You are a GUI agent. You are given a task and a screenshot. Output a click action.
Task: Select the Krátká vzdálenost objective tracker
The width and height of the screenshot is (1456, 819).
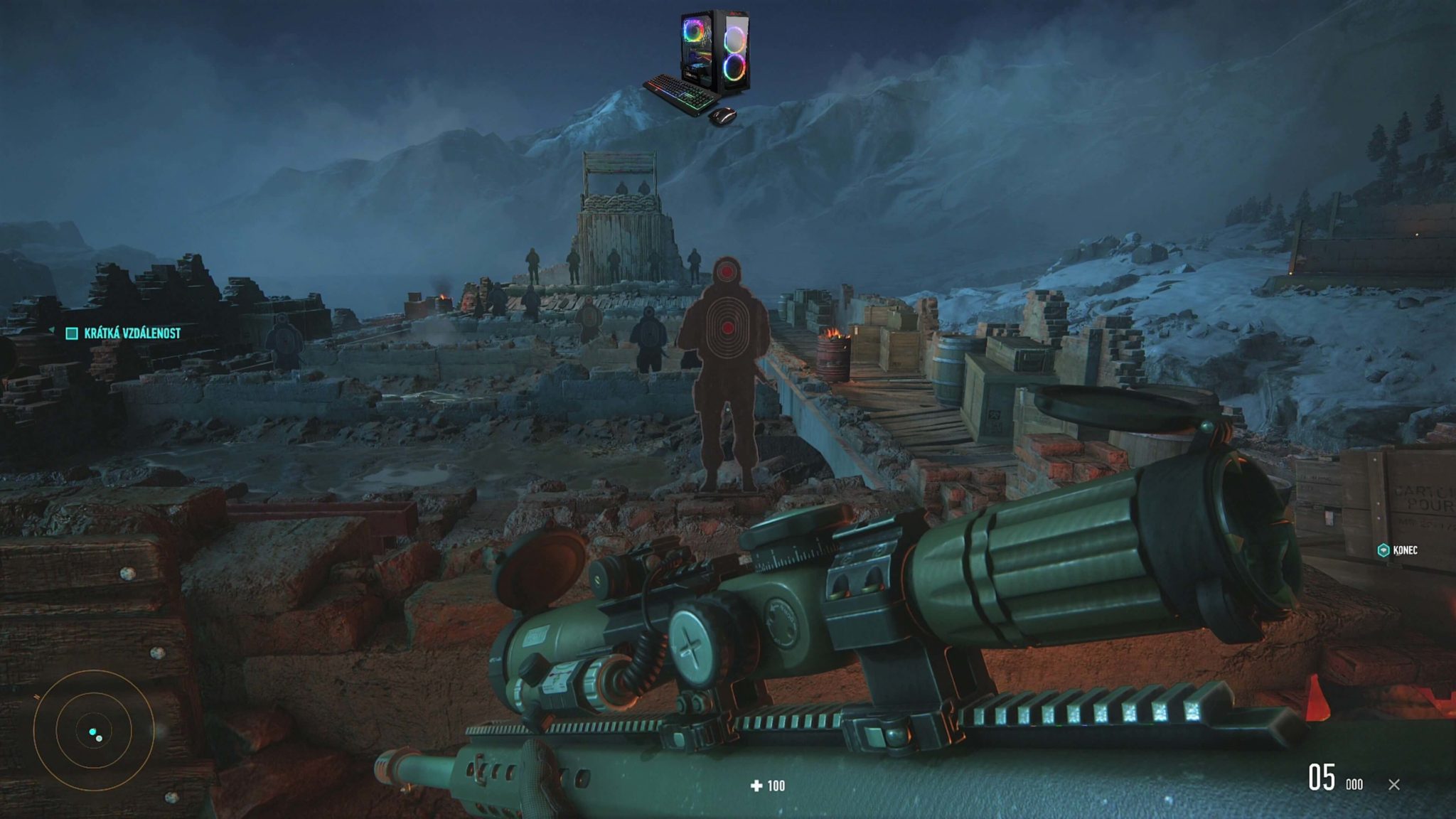pos(124,333)
